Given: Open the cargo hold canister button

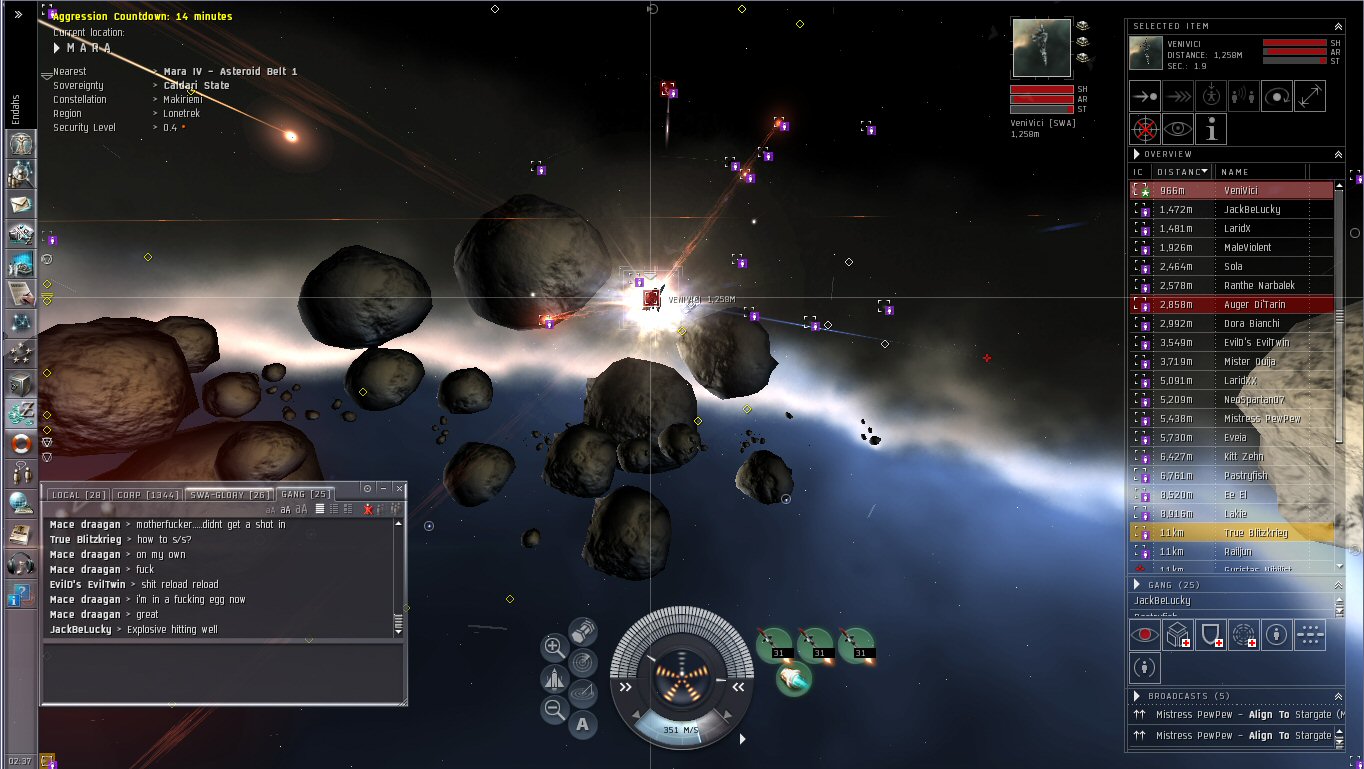Looking at the screenshot, I should [583, 632].
